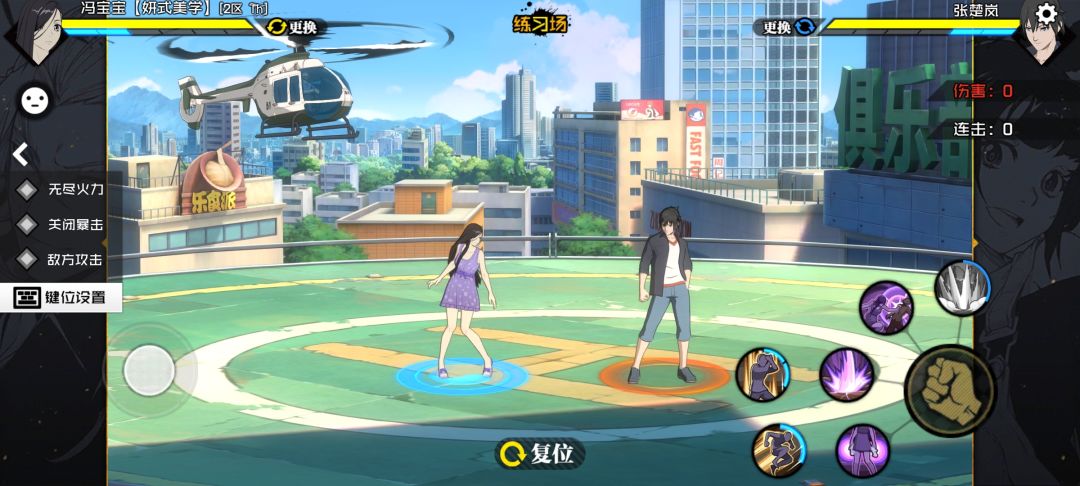Activate the purple grapple skill
The height and width of the screenshot is (486, 1080).
pos(886,307)
